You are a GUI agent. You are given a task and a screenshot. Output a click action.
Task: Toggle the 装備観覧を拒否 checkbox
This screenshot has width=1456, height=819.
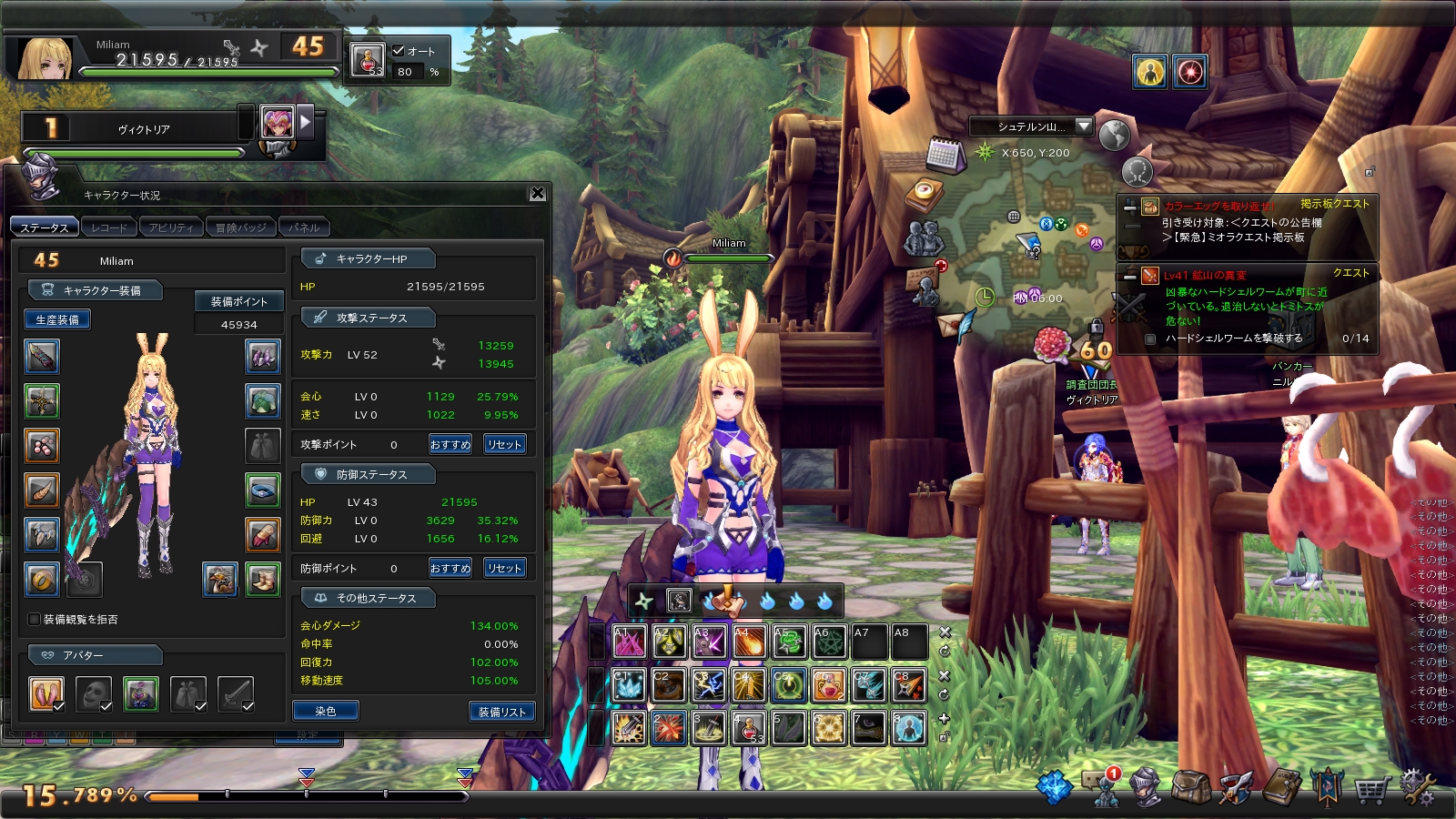[x=35, y=620]
